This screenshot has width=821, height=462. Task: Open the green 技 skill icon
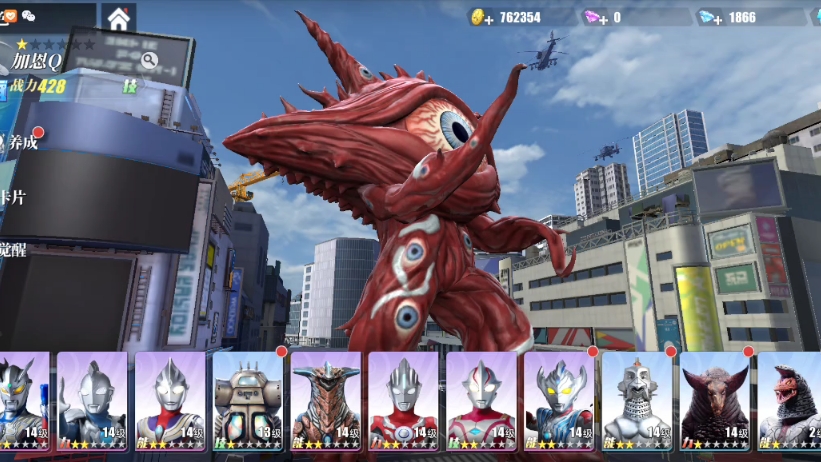pos(130,87)
